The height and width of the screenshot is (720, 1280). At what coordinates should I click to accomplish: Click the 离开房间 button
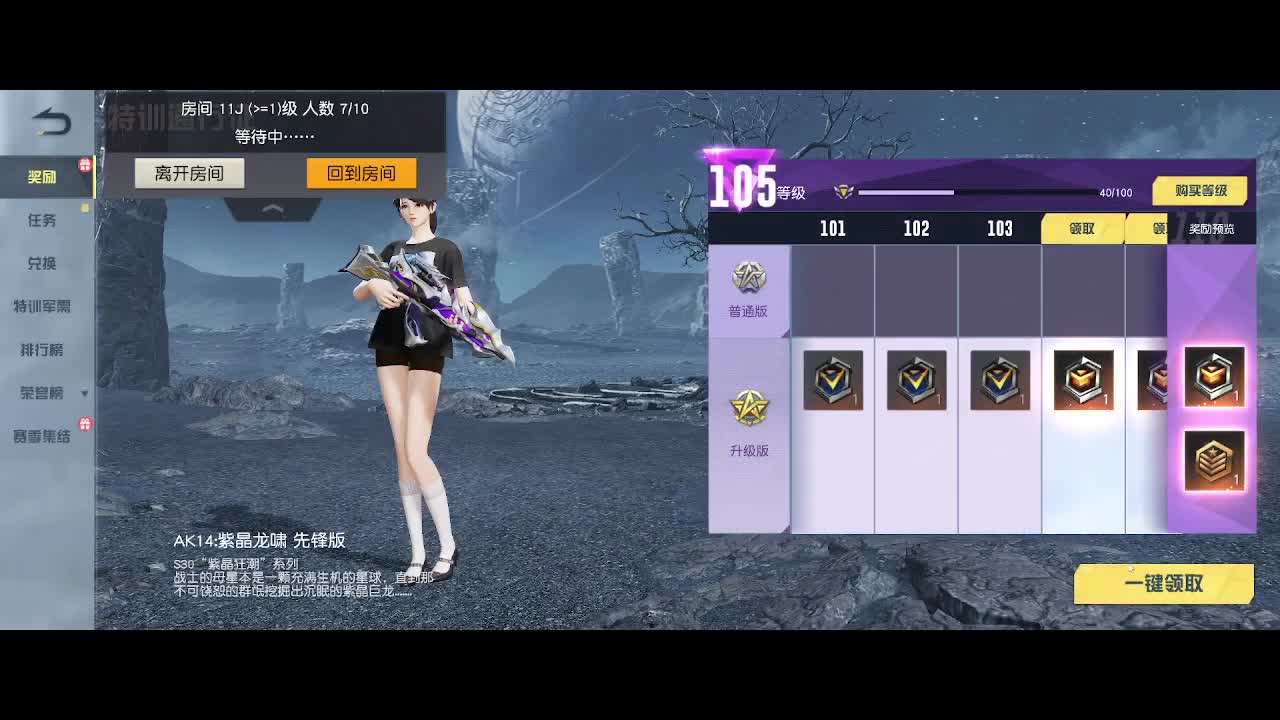point(189,172)
